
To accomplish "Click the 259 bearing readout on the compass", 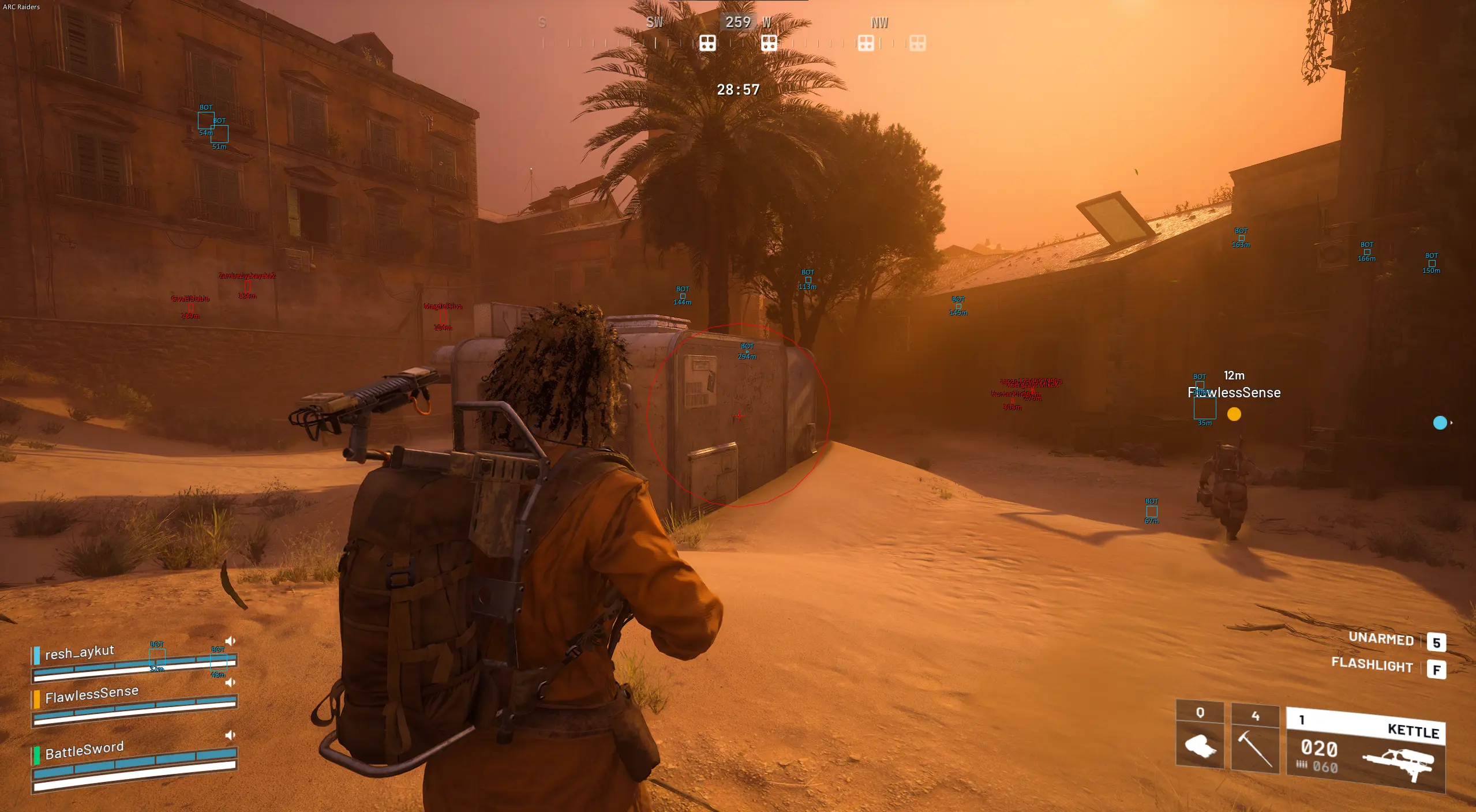I will 737,22.
